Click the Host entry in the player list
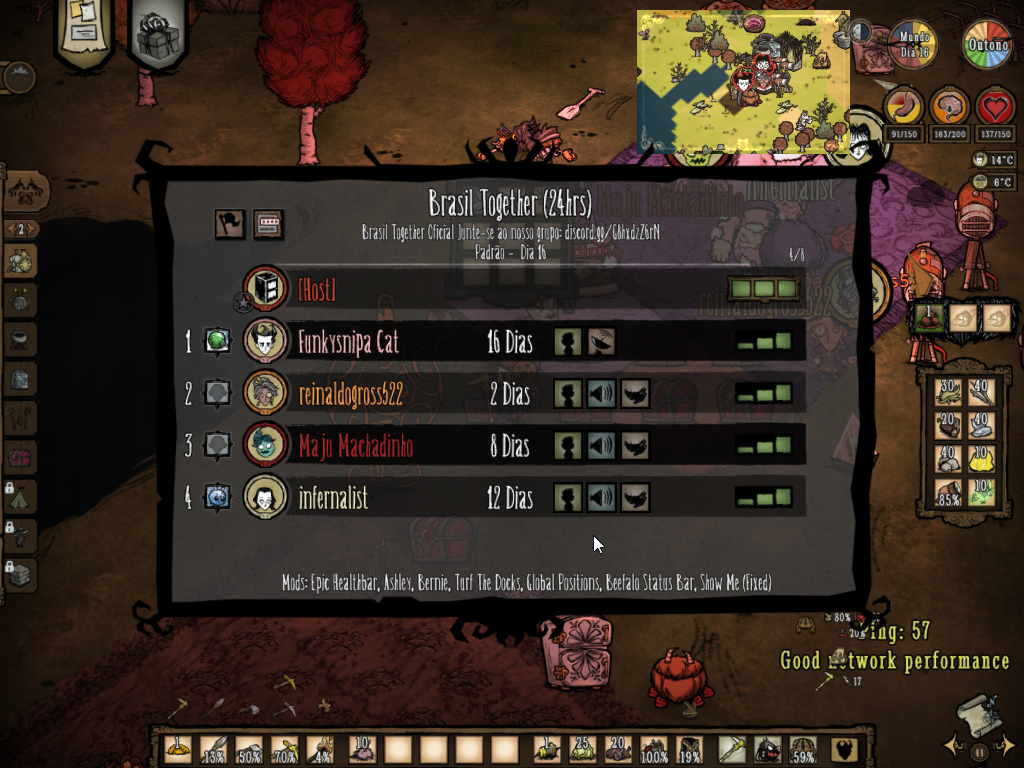 coord(316,290)
